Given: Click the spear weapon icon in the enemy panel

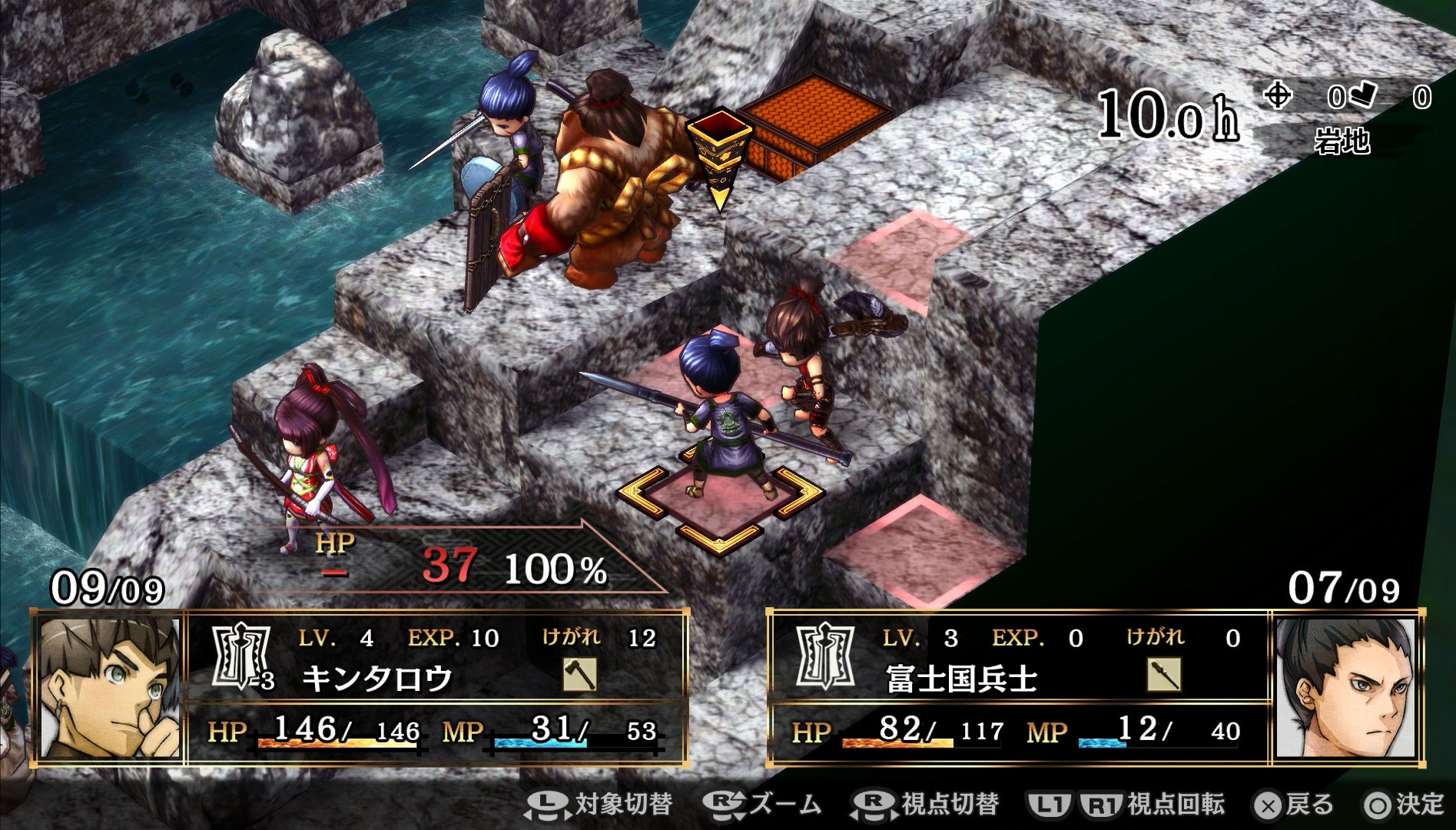Looking at the screenshot, I should coord(1163,675).
